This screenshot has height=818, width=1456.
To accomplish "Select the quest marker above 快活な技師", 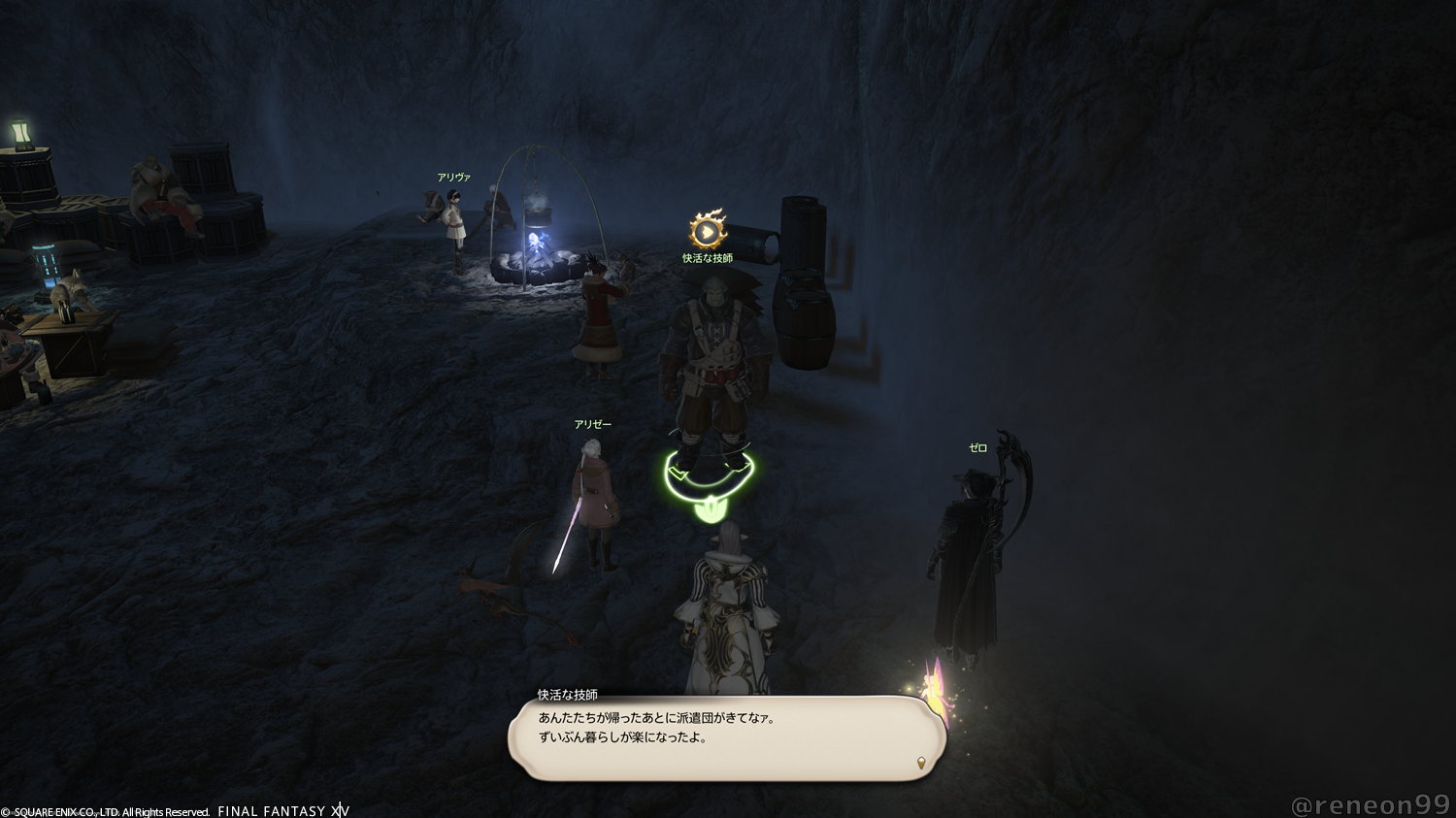I will 708,231.
